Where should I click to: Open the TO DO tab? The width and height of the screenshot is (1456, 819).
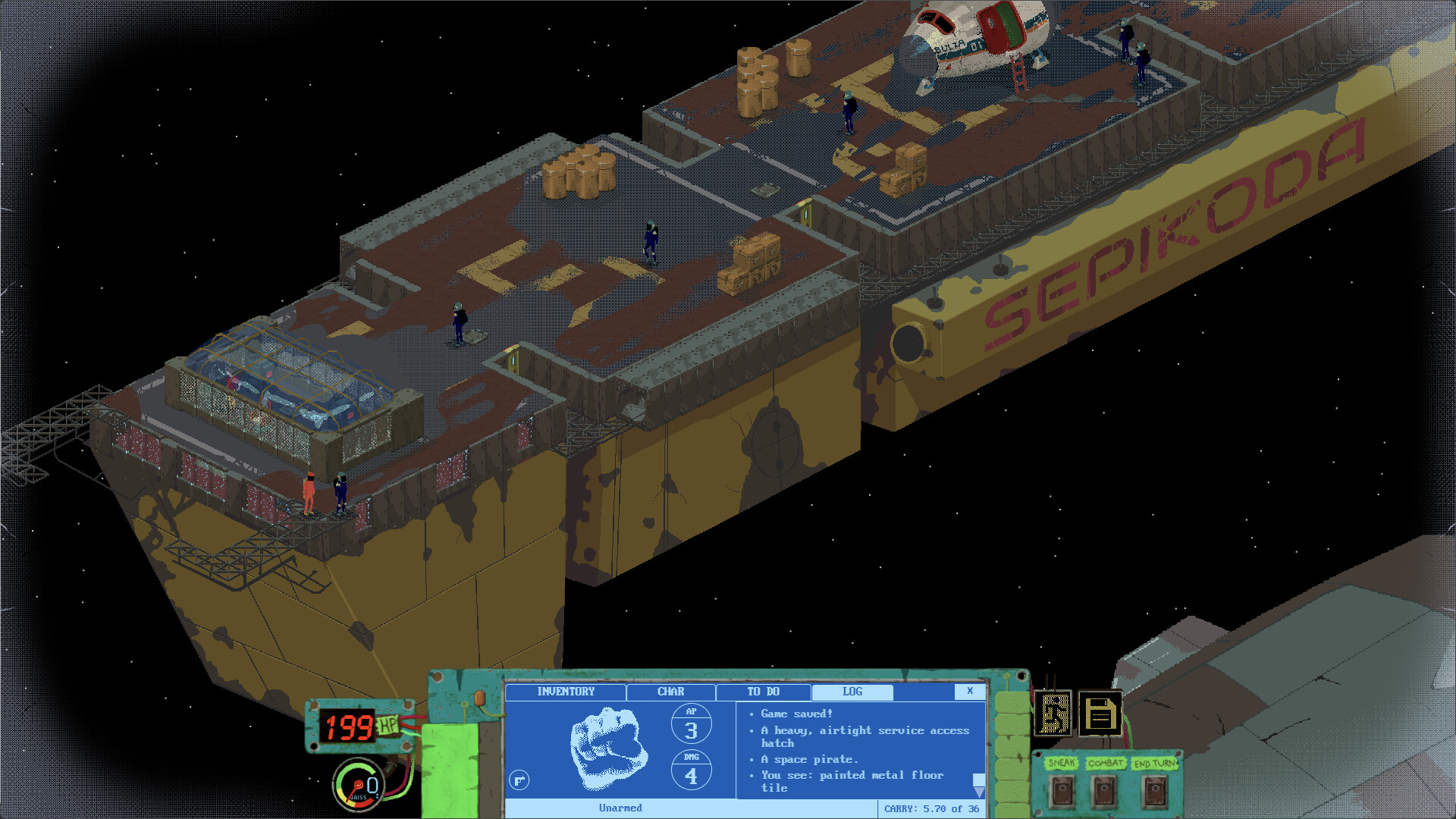point(762,692)
